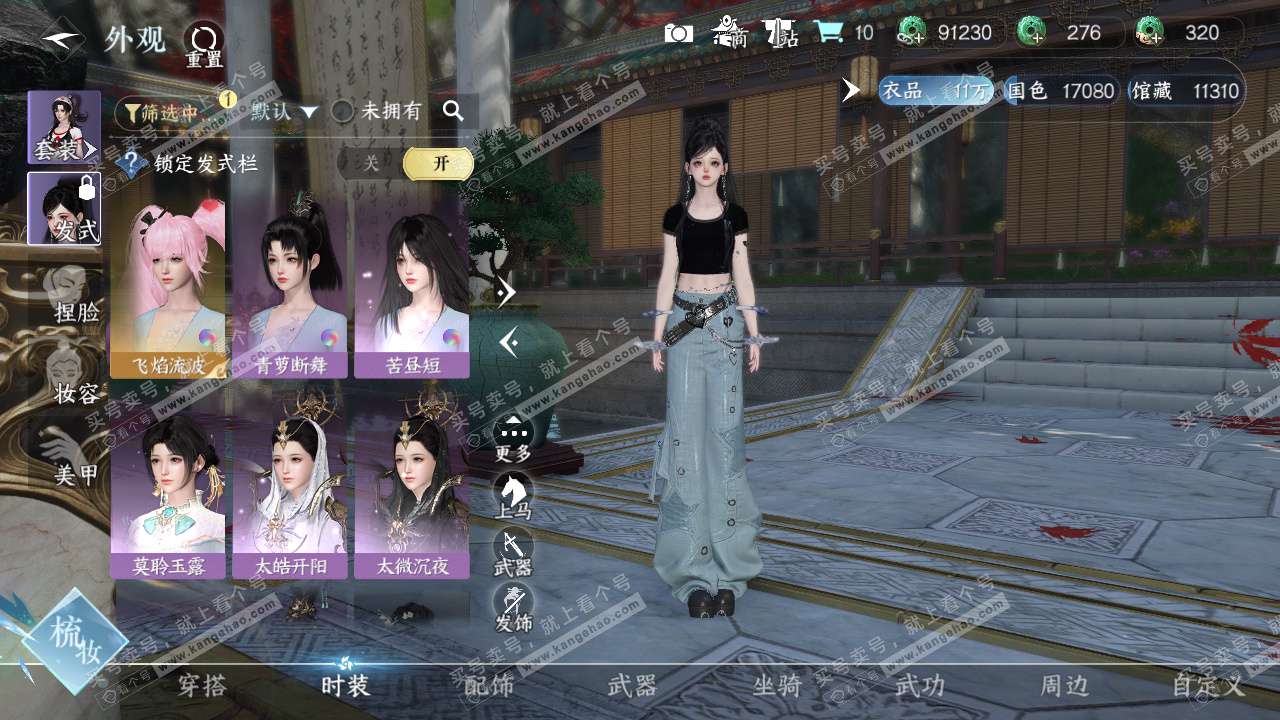Viewport: 1280px width, 720px height.
Task: Reset appearance with the 重置 button
Action: pyautogui.click(x=203, y=43)
